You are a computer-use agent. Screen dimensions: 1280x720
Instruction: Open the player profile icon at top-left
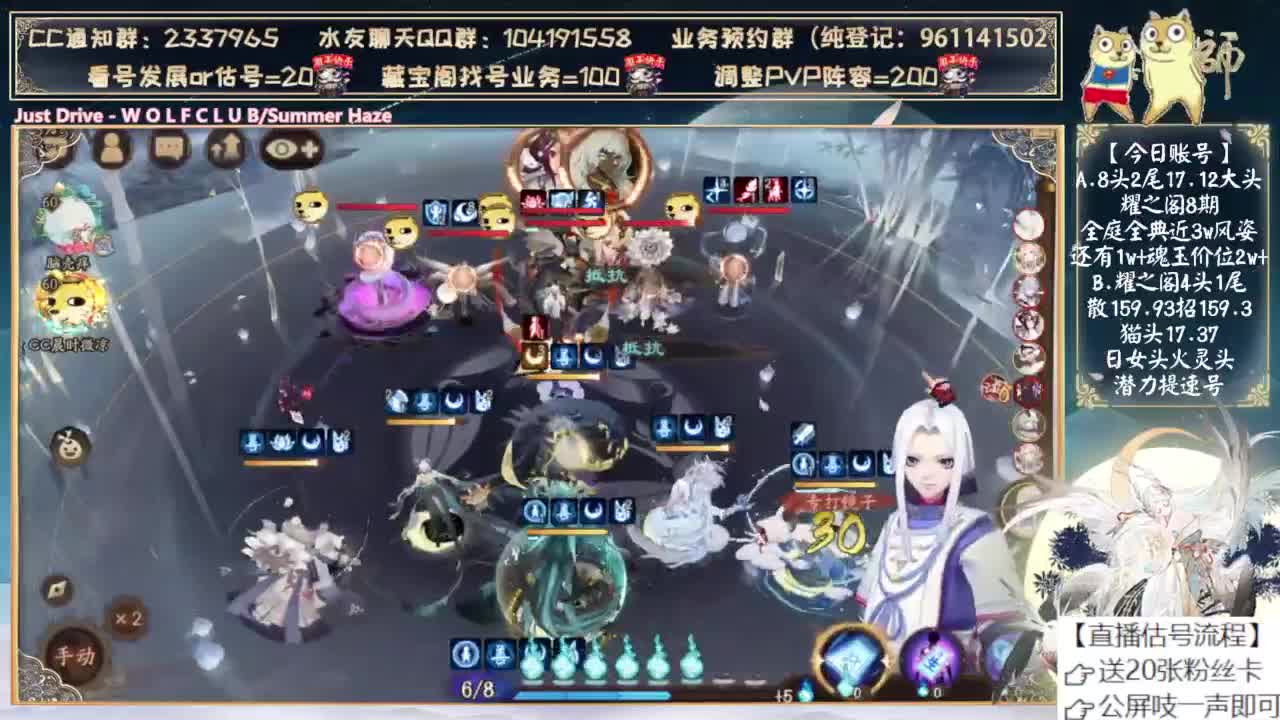click(112, 149)
